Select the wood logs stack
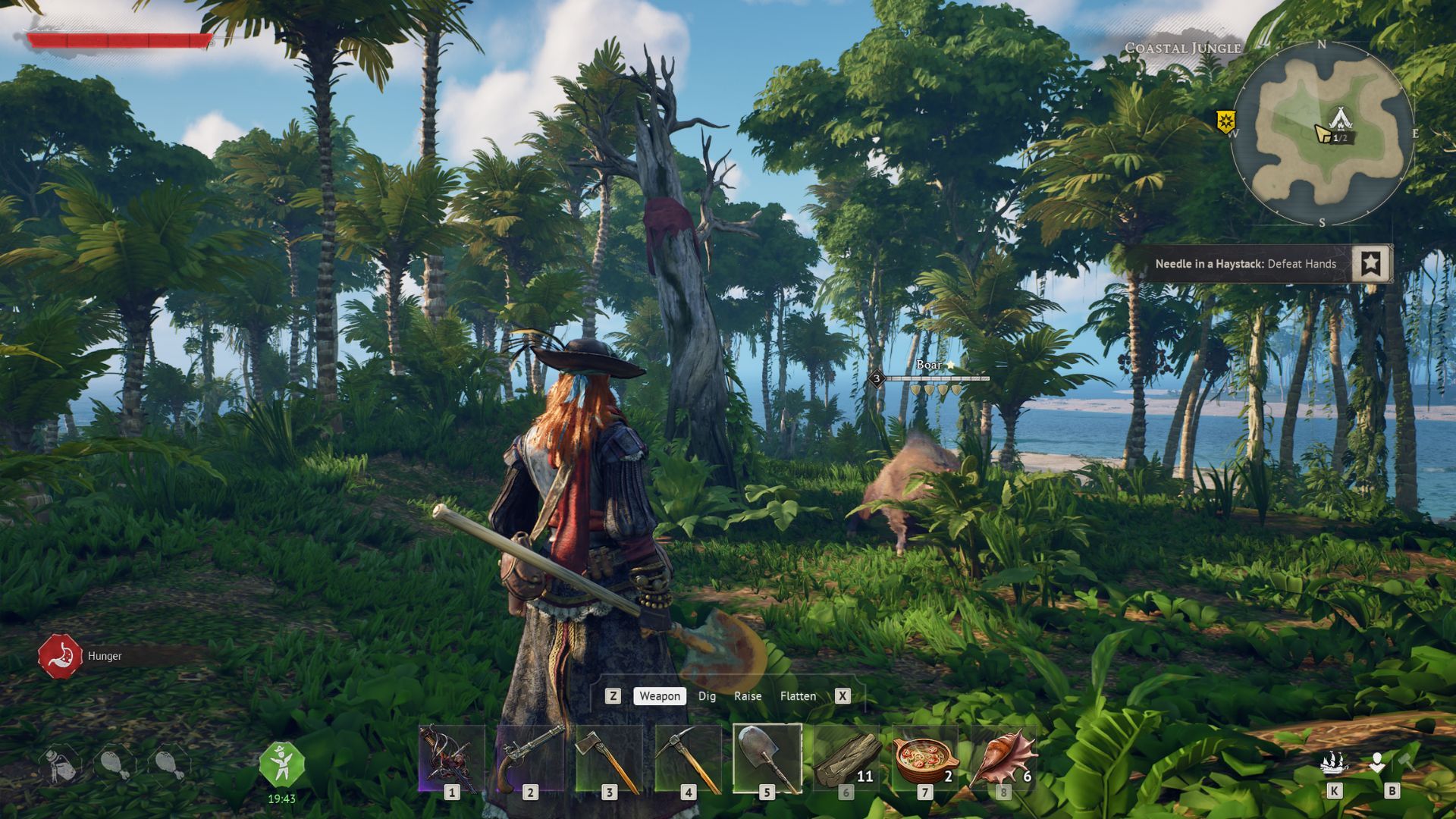The width and height of the screenshot is (1456, 819). (x=846, y=759)
